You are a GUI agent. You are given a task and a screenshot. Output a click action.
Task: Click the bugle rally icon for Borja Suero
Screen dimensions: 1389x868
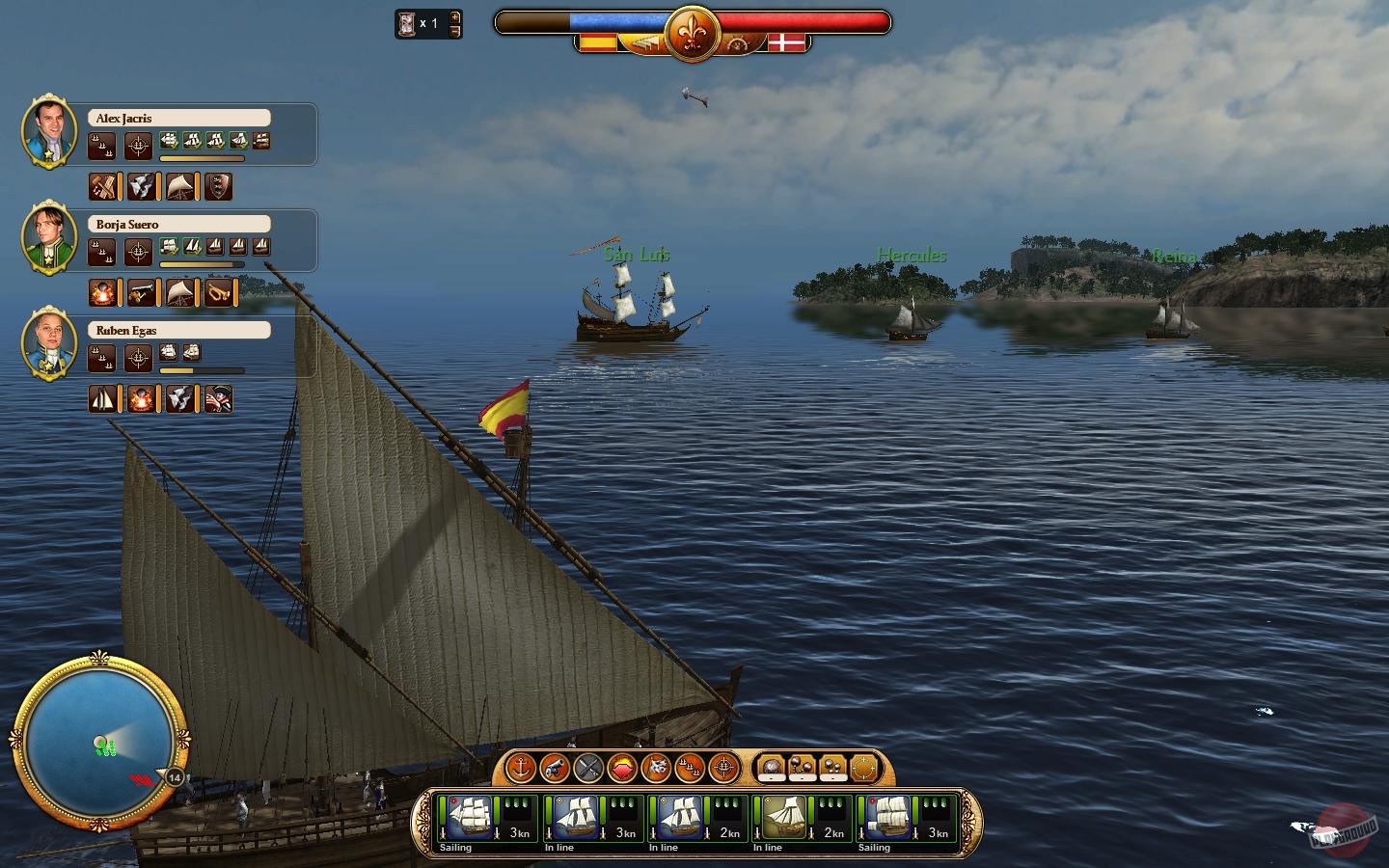point(220,292)
